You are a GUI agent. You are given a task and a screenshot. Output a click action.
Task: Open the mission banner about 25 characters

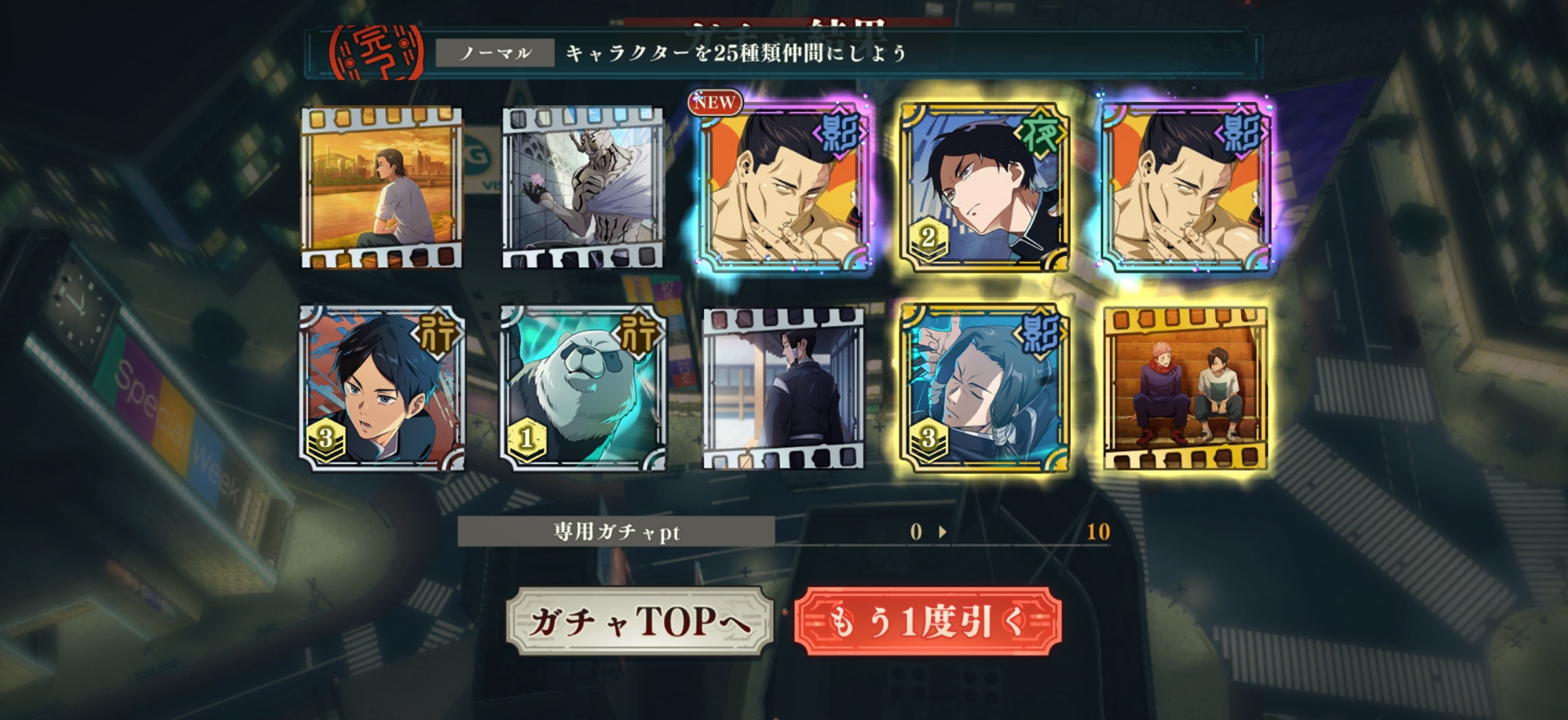[782, 53]
